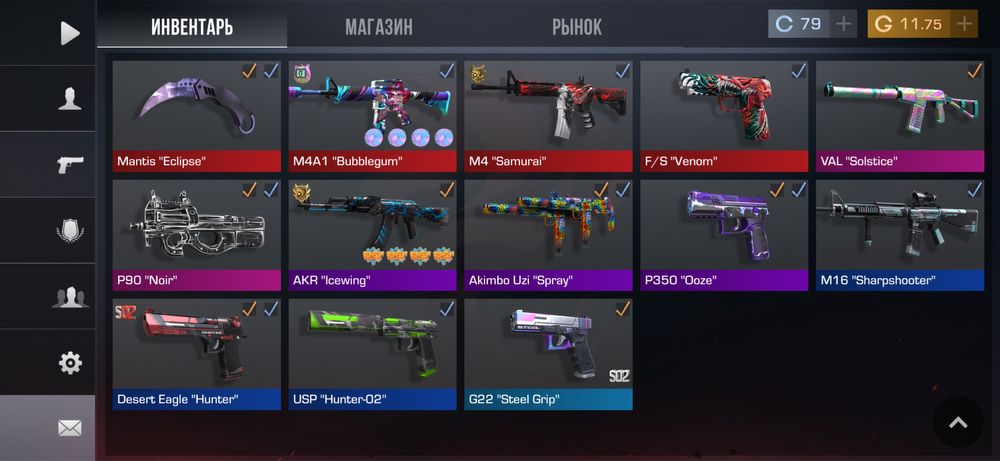The image size is (1000, 461).
Task: Switch to the Магазин tab
Action: 379,27
